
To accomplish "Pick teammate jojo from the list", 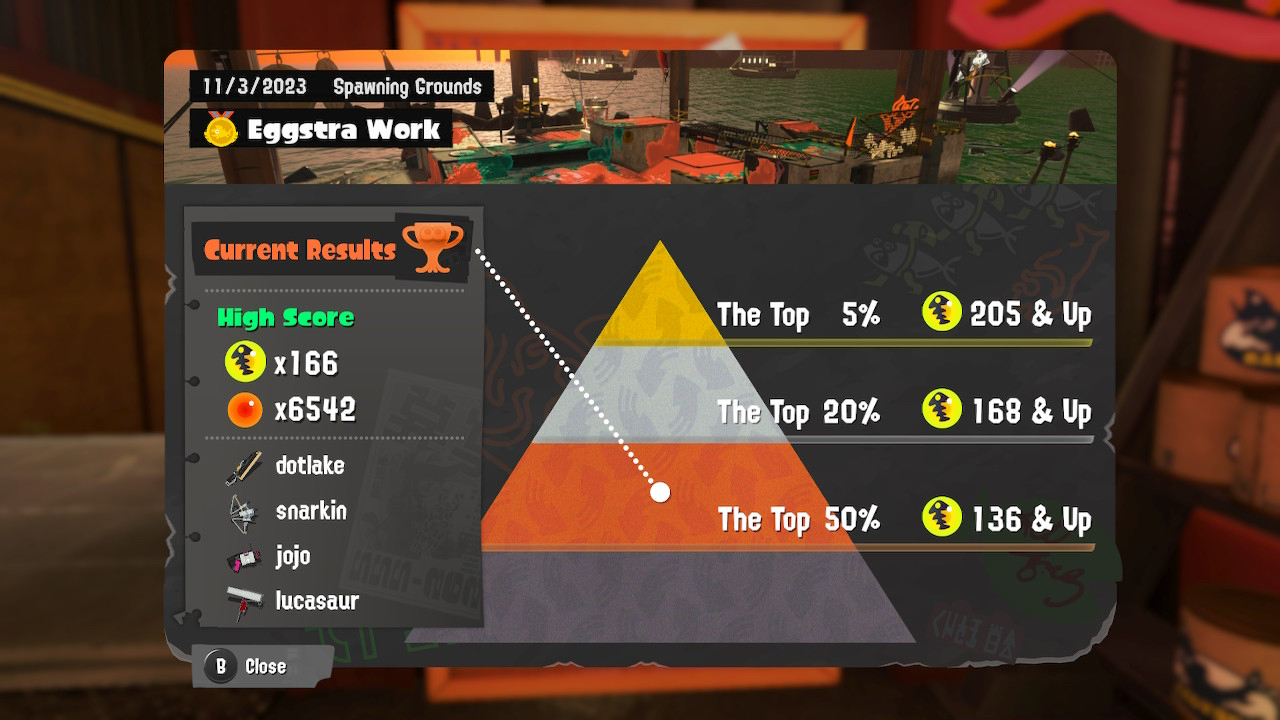I will (x=292, y=556).
